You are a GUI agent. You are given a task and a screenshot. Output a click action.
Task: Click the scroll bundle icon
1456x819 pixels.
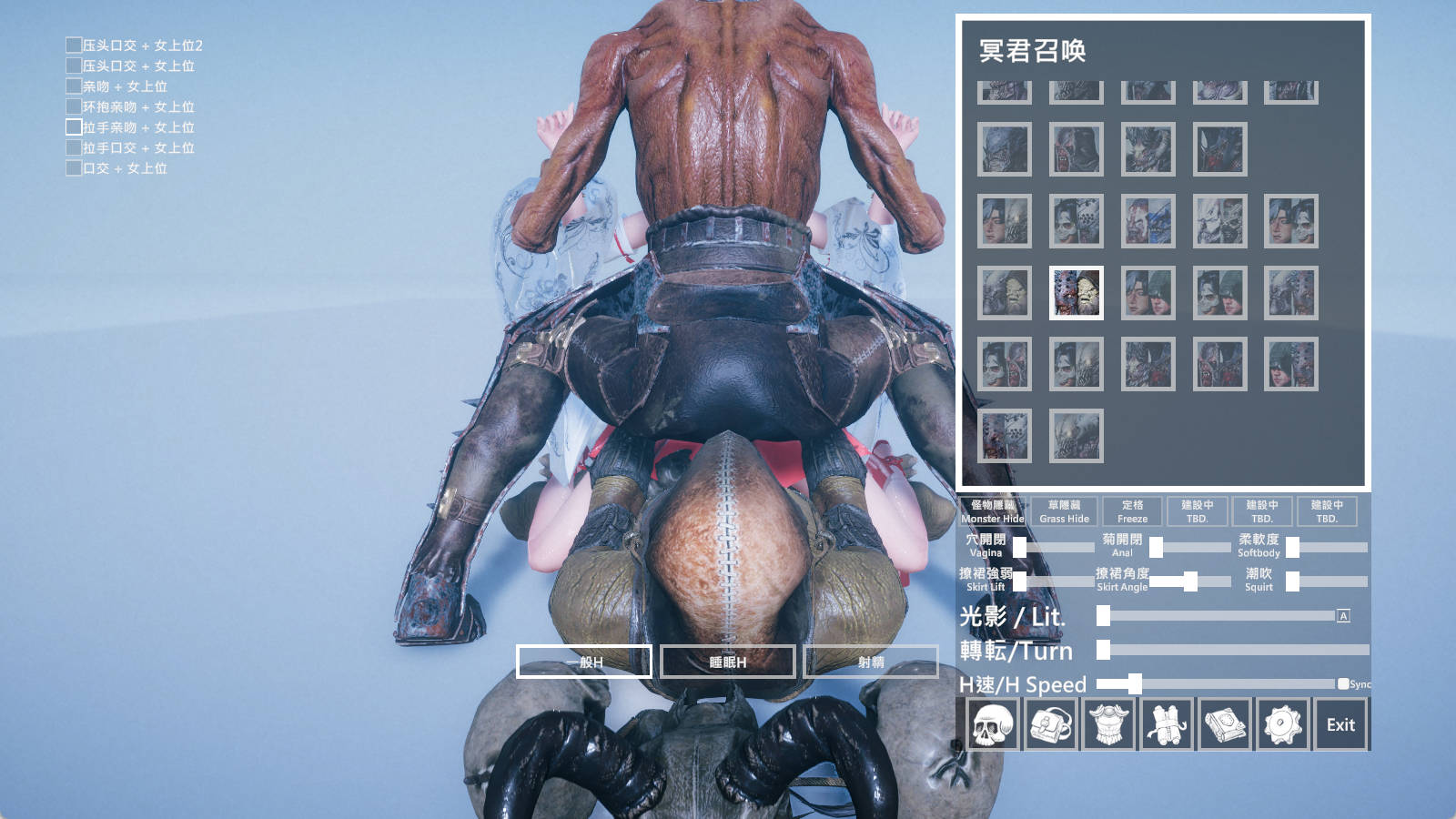(x=1168, y=723)
